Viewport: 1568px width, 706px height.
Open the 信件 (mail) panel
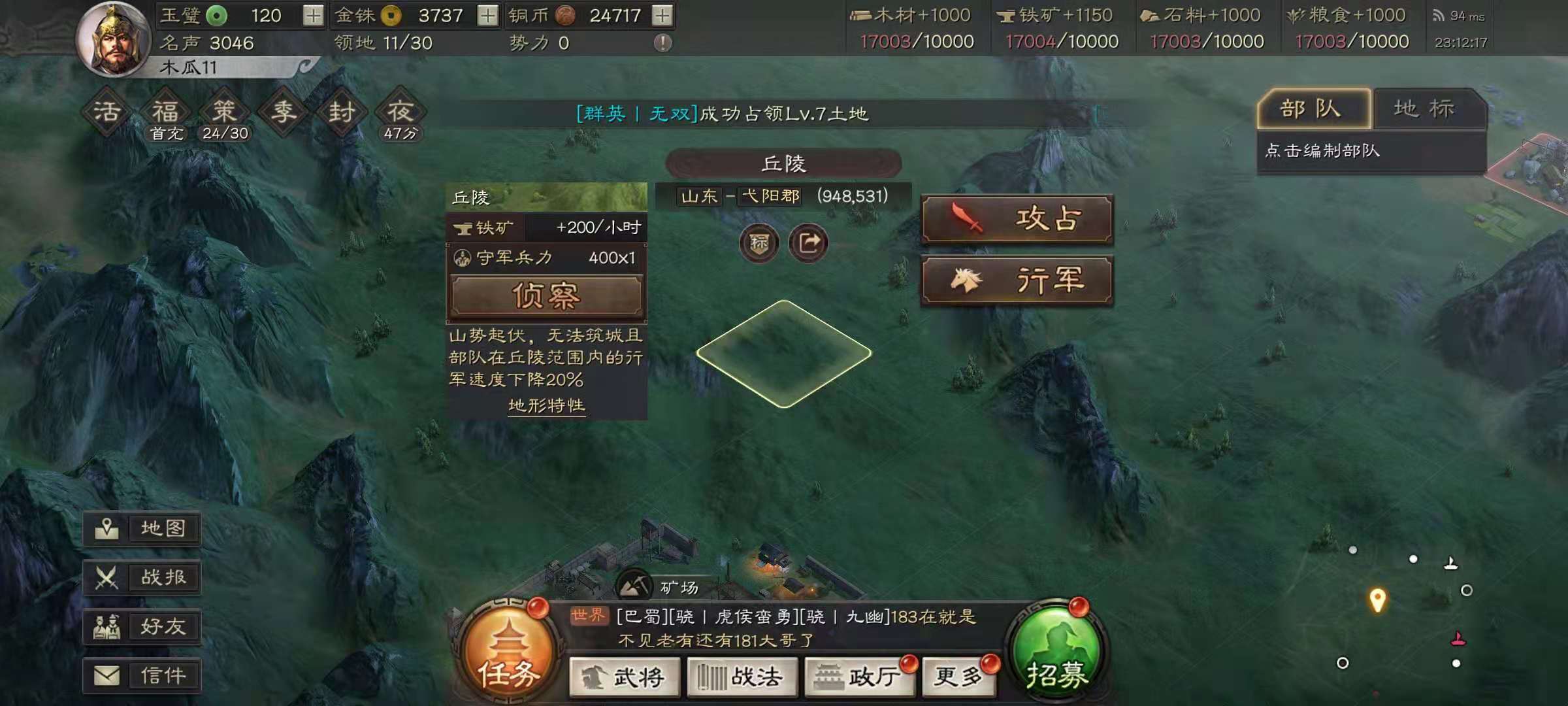pos(144,675)
